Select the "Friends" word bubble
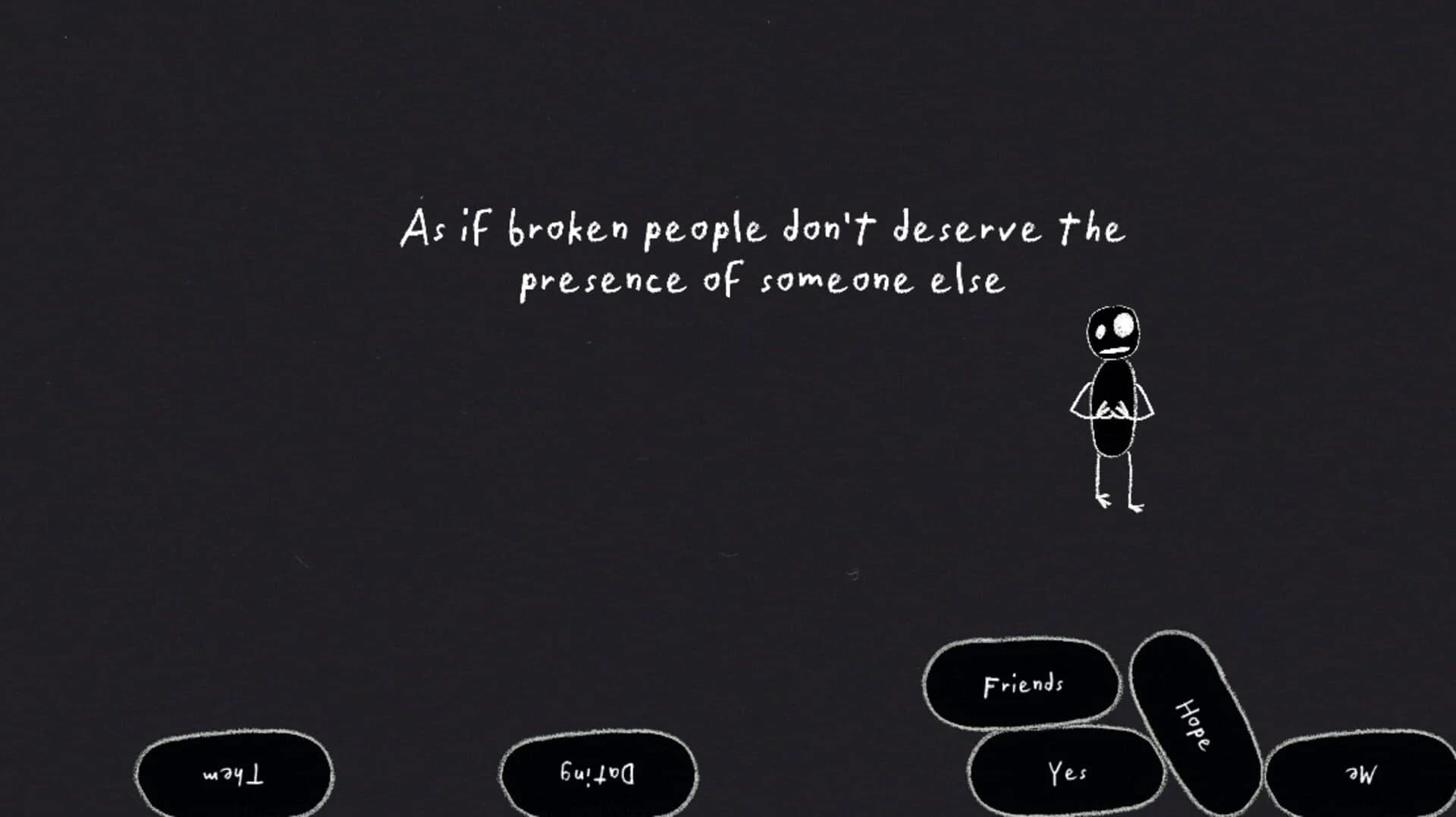Viewport: 1456px width, 817px height. tap(1022, 683)
